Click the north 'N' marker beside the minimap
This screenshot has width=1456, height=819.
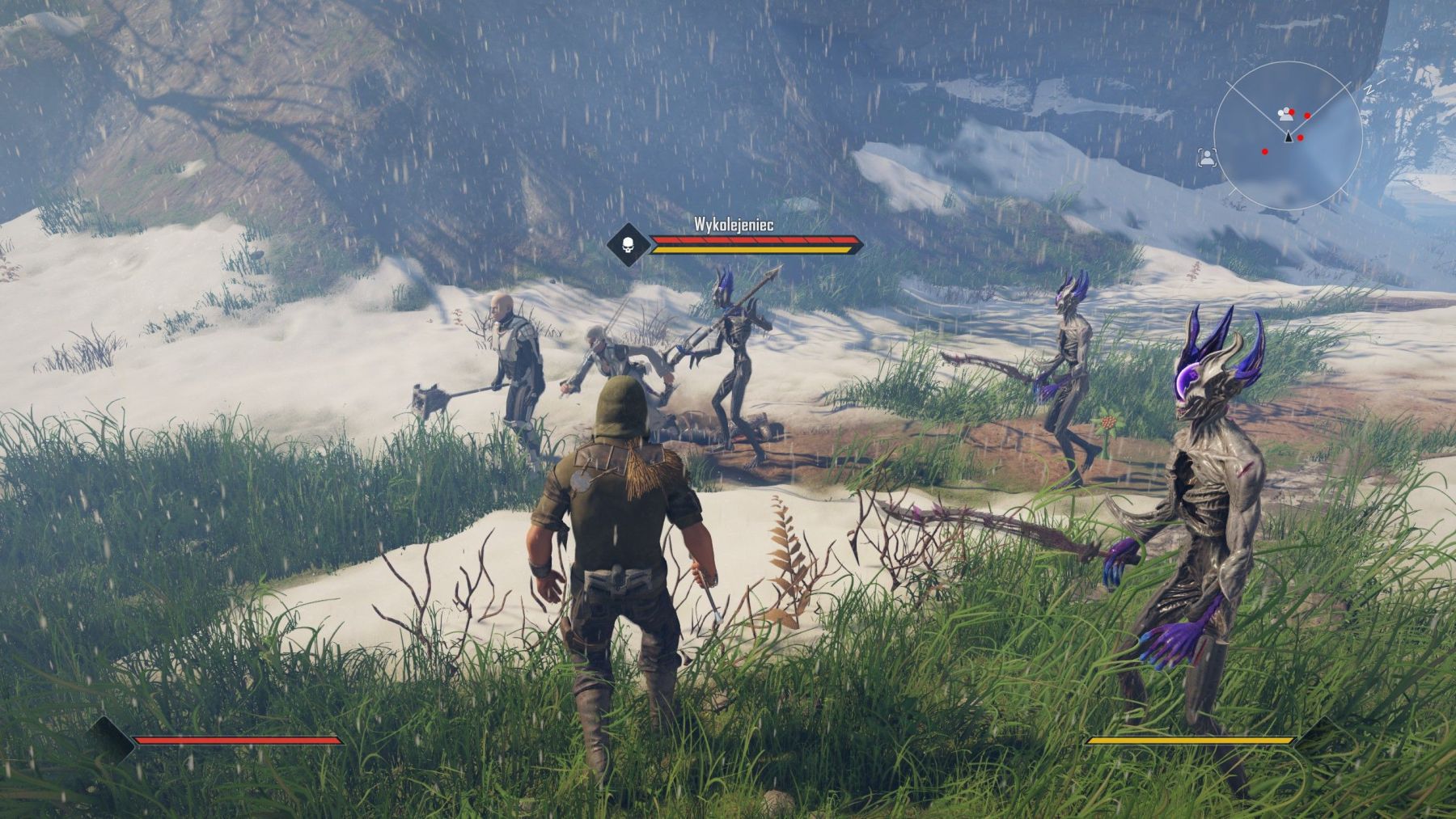(x=1370, y=89)
